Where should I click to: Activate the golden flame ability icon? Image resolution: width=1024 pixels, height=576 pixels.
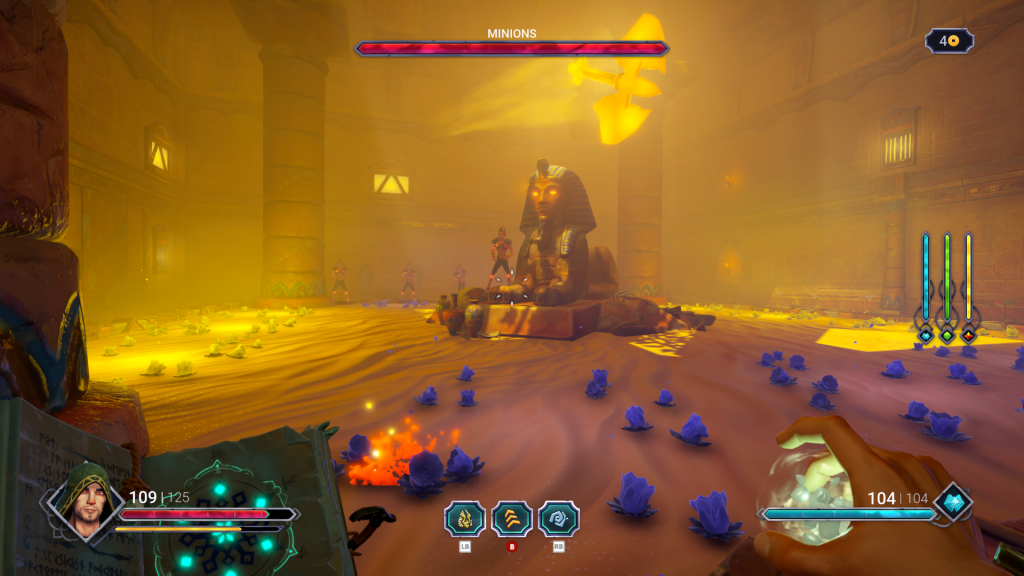pyautogui.click(x=465, y=518)
